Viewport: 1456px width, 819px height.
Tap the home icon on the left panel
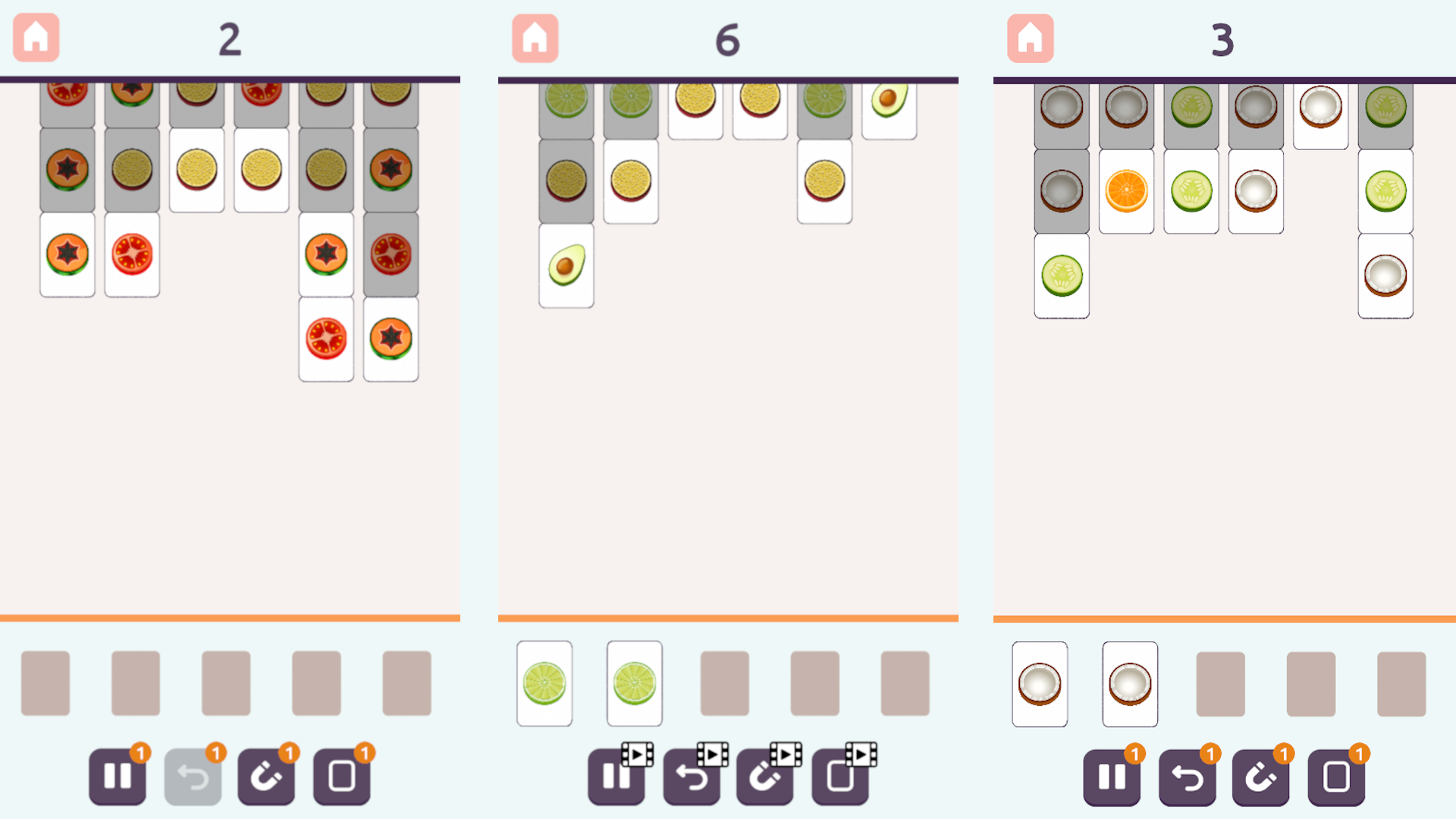click(x=35, y=36)
